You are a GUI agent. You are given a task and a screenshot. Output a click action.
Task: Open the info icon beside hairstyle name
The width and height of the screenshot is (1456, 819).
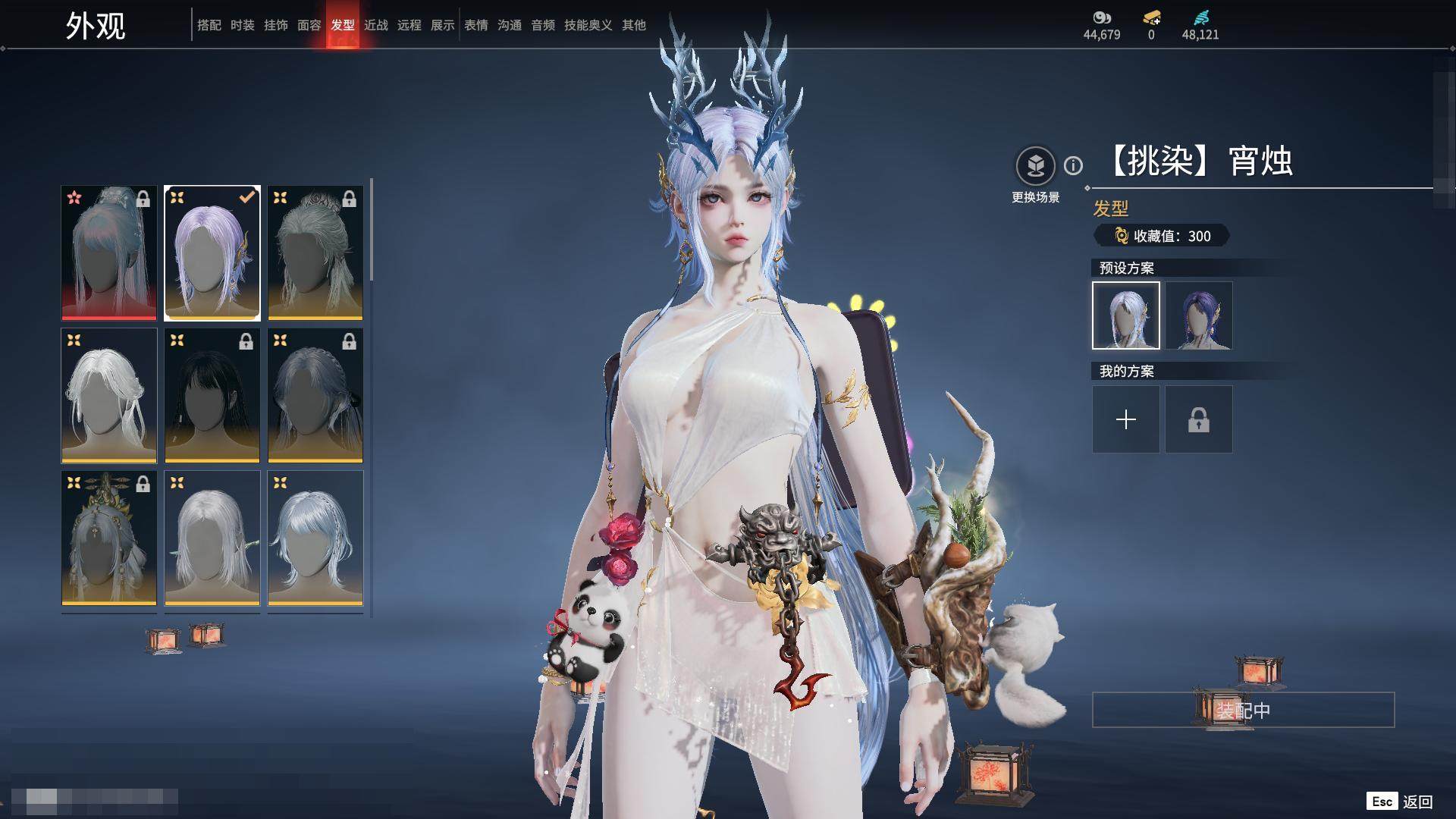click(x=1073, y=165)
